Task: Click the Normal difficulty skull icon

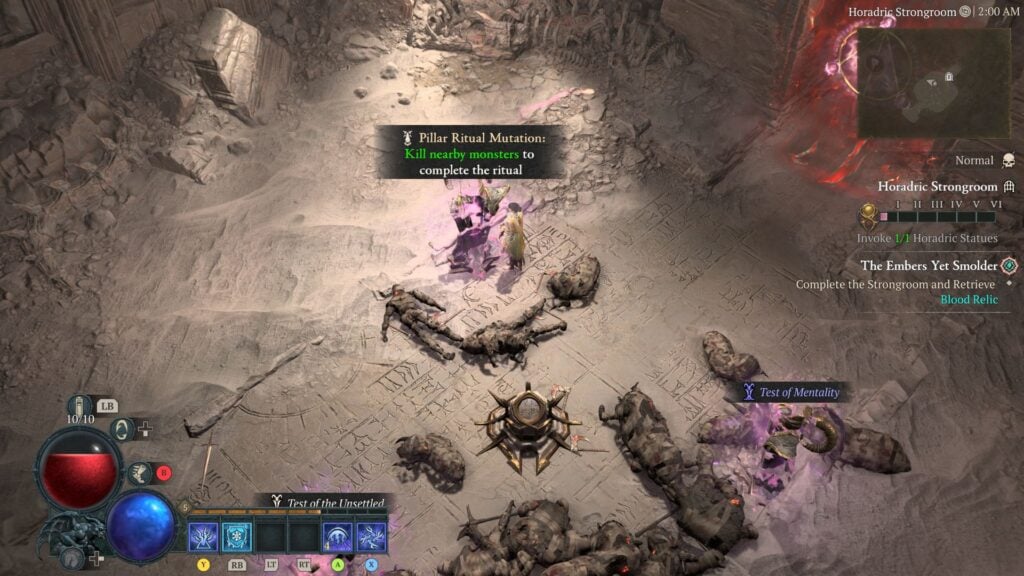Action: point(1007,161)
